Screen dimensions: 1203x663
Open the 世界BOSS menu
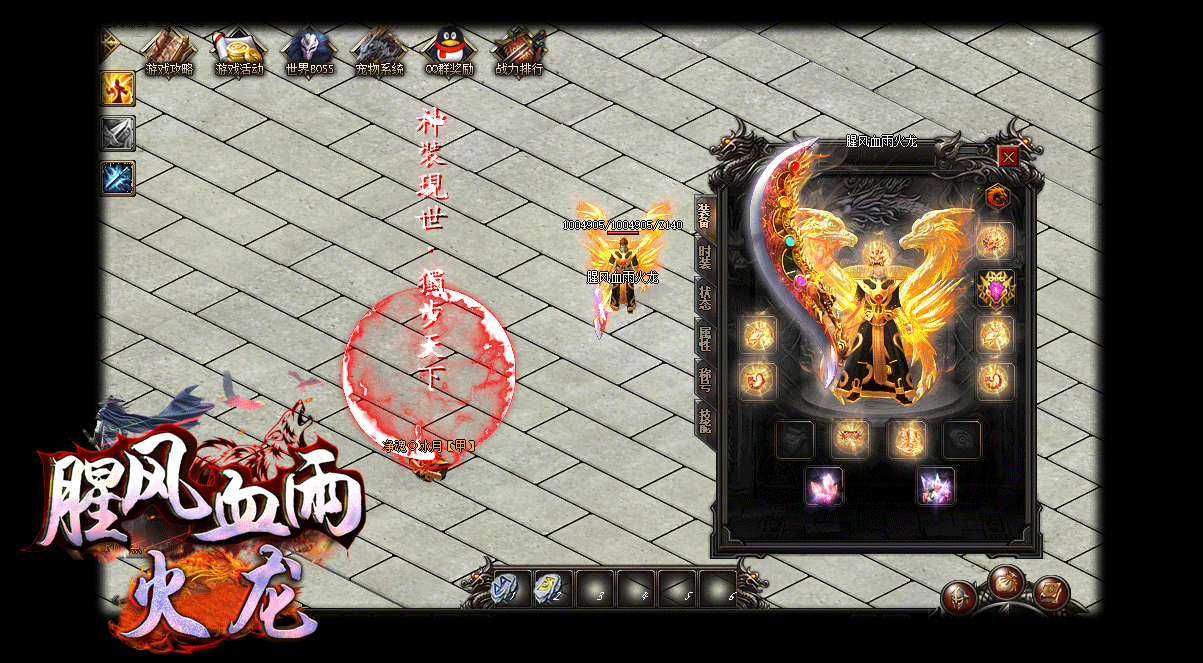(x=309, y=52)
